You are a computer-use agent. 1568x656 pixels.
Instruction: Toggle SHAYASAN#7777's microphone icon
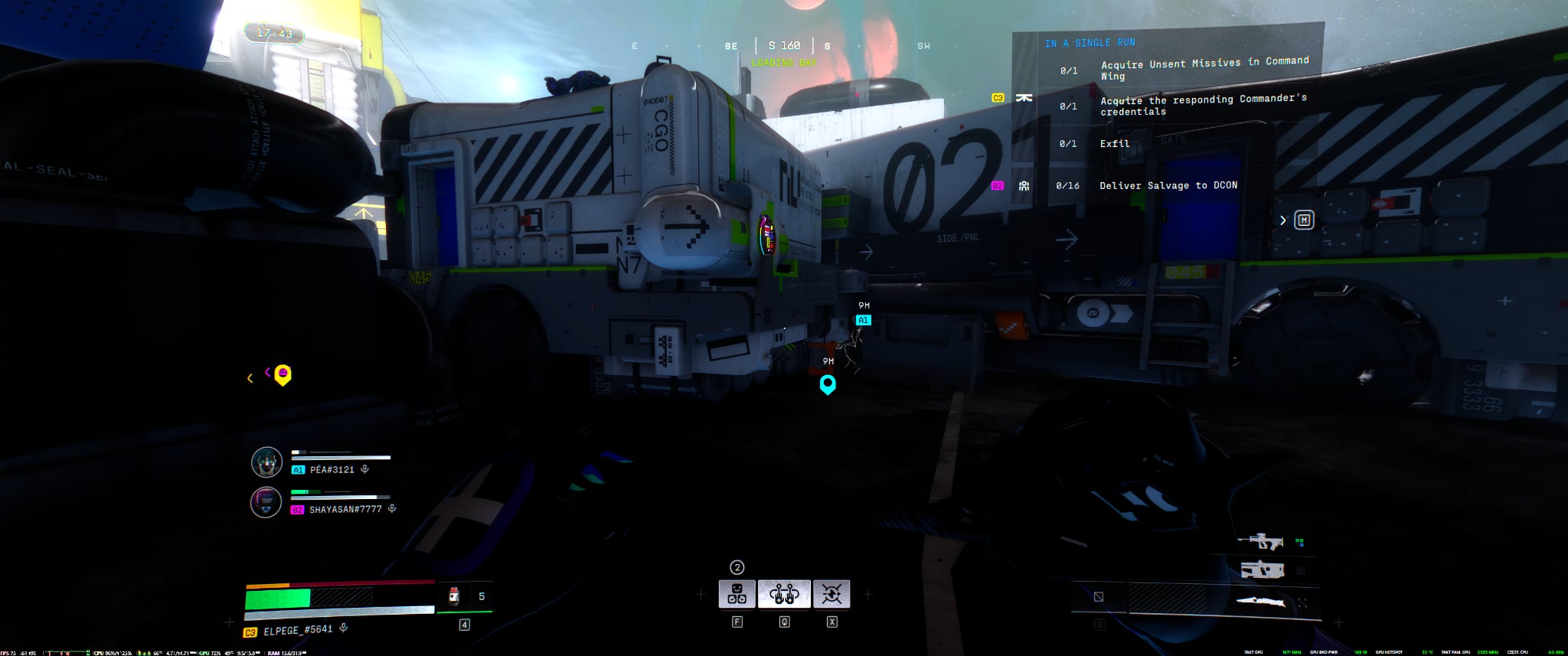pos(392,508)
